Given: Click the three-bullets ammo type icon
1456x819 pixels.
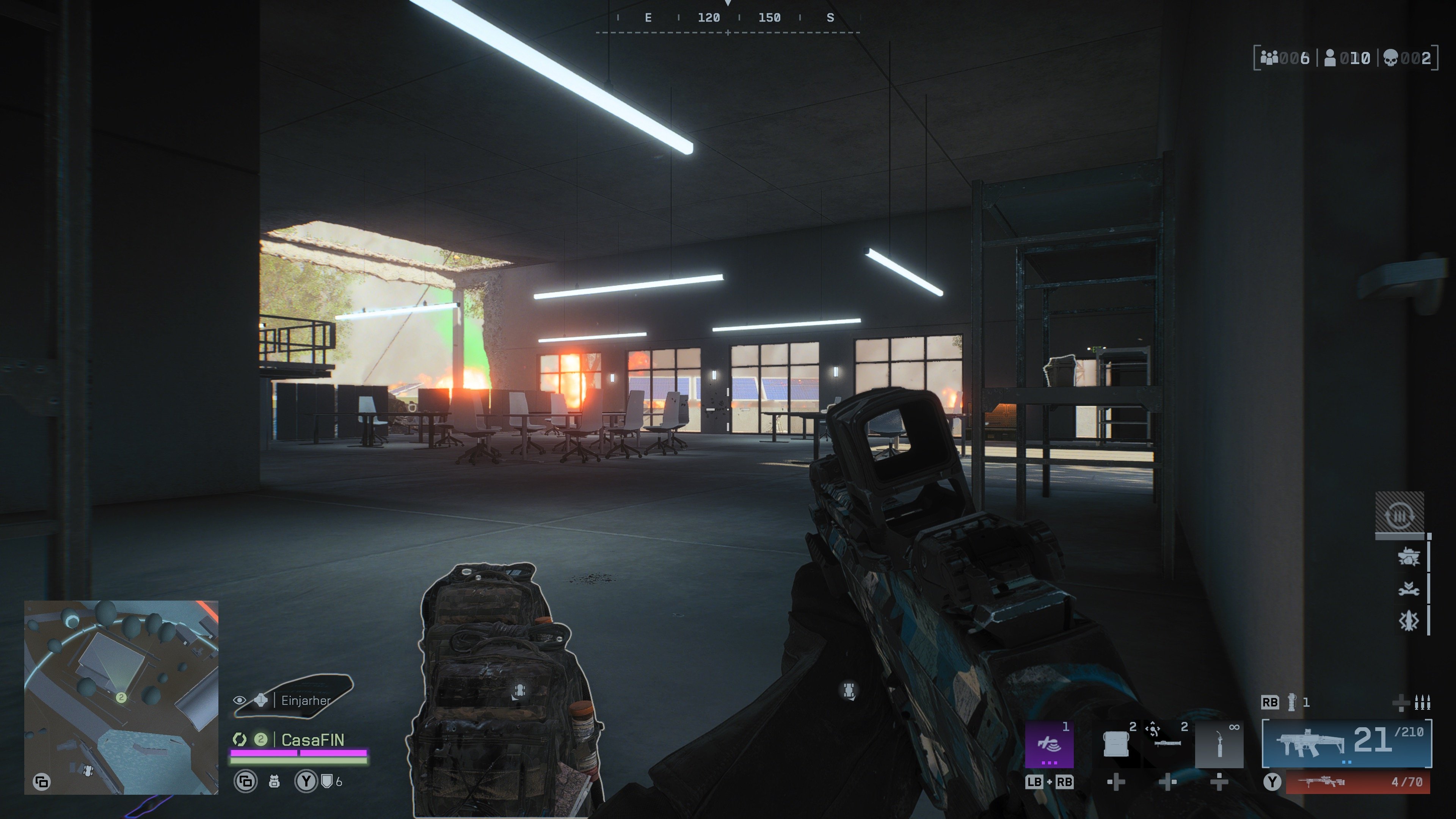Looking at the screenshot, I should [x=1422, y=703].
